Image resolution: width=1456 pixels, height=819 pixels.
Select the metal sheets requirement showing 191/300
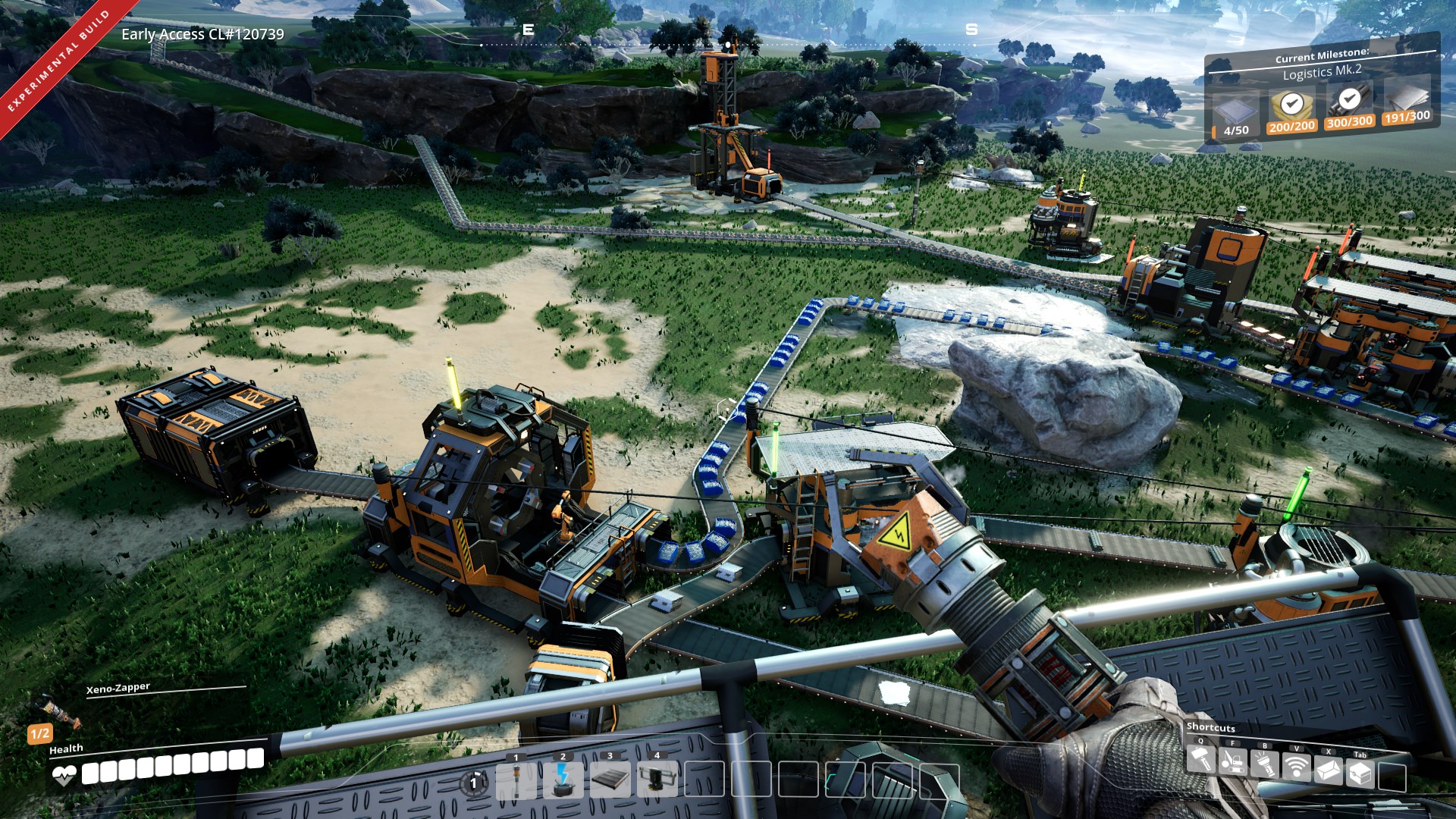click(1407, 102)
